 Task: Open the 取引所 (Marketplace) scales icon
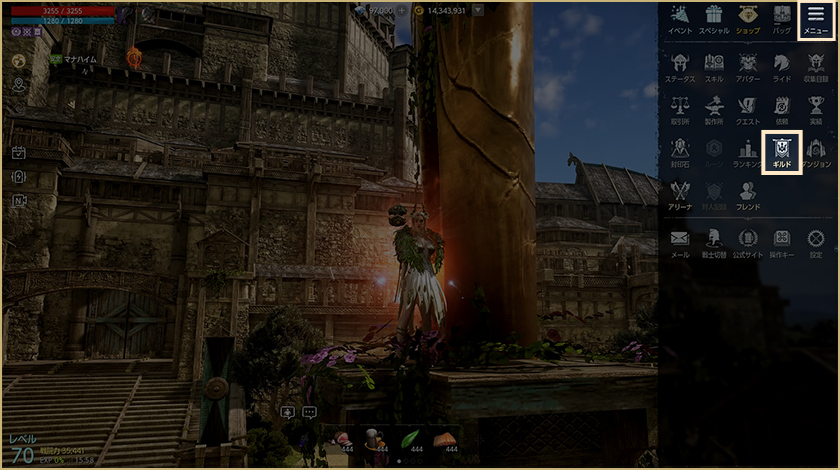(x=680, y=108)
